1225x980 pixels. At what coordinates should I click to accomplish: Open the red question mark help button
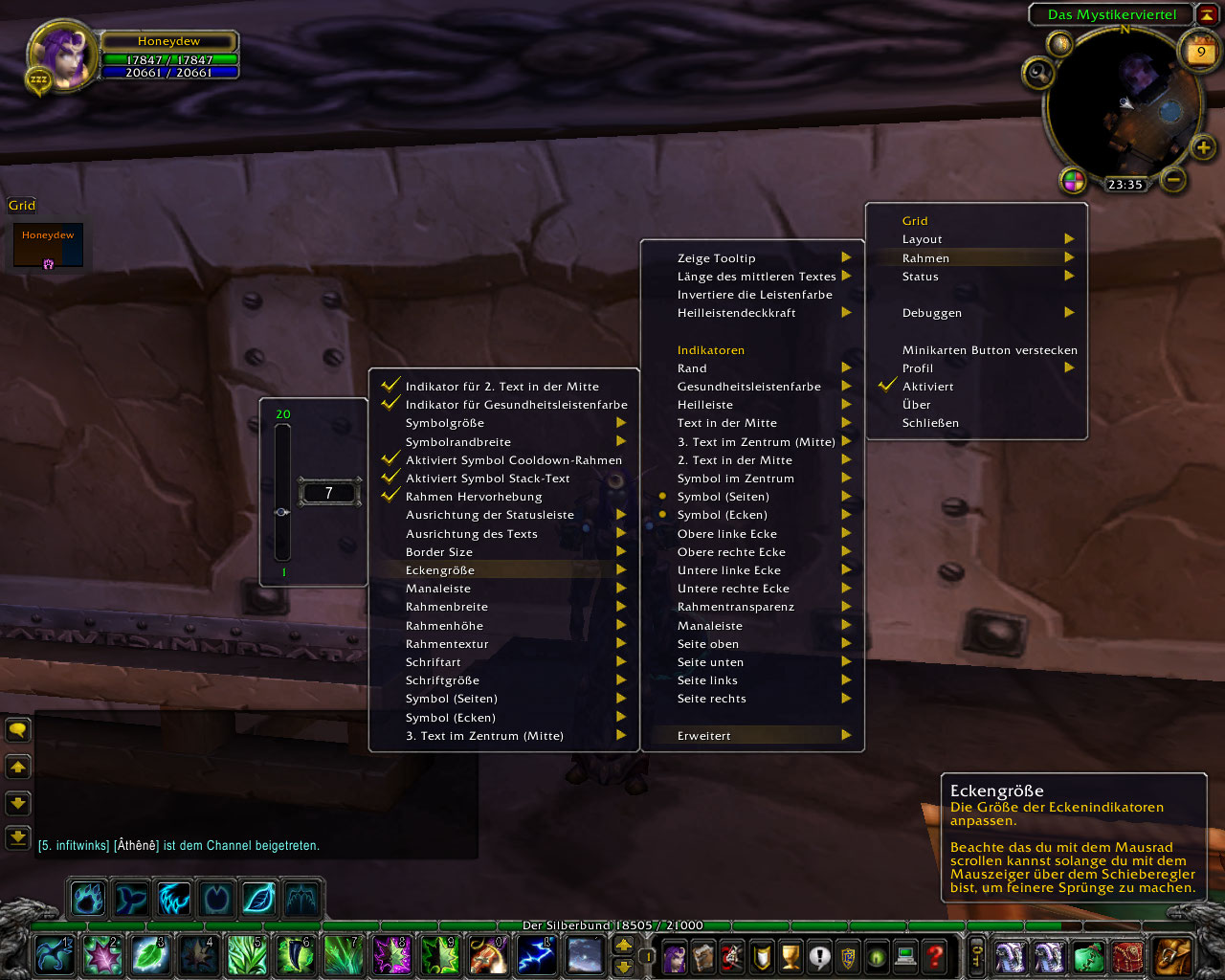coord(935,955)
